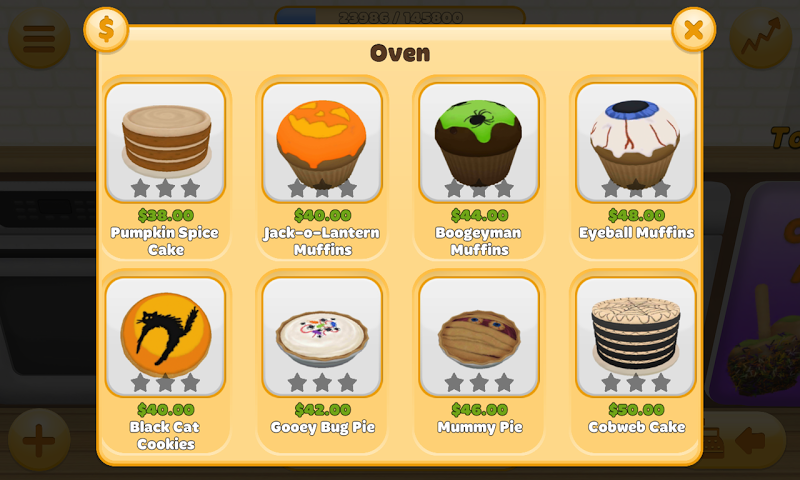Open the hamburger menu button
800x480 pixels.
(38, 38)
